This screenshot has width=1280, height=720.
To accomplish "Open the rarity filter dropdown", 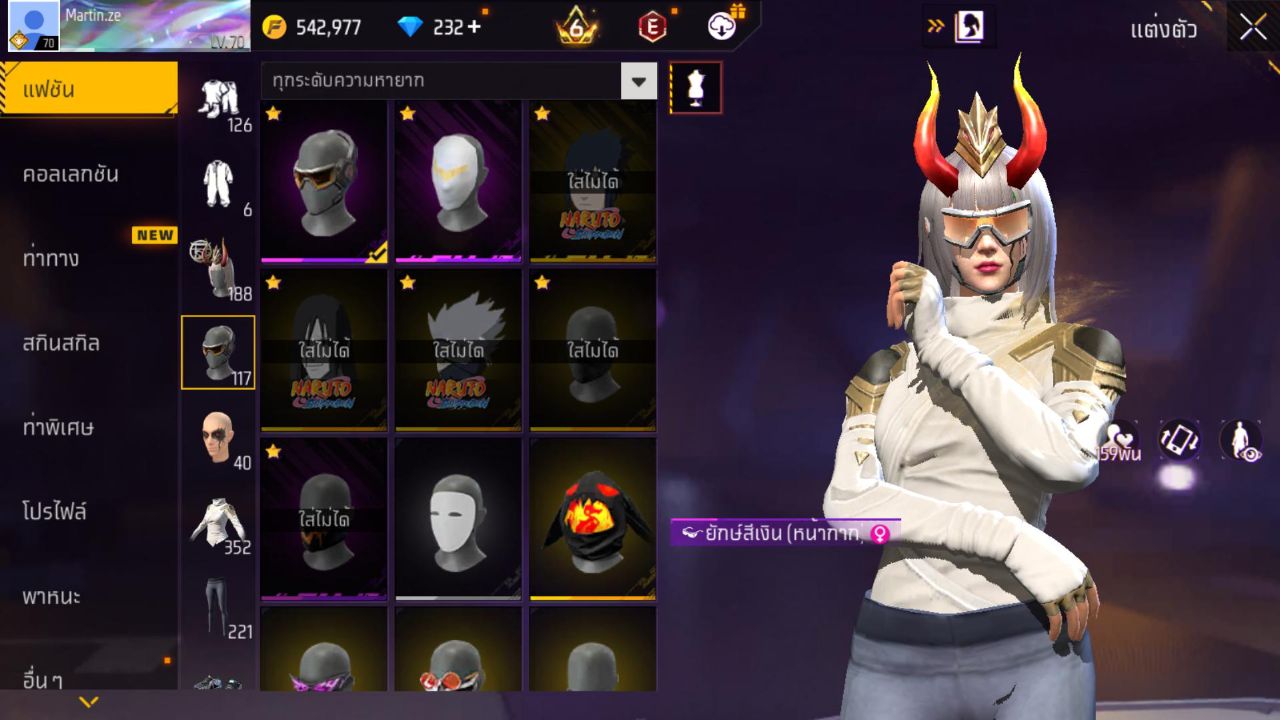I will click(639, 80).
